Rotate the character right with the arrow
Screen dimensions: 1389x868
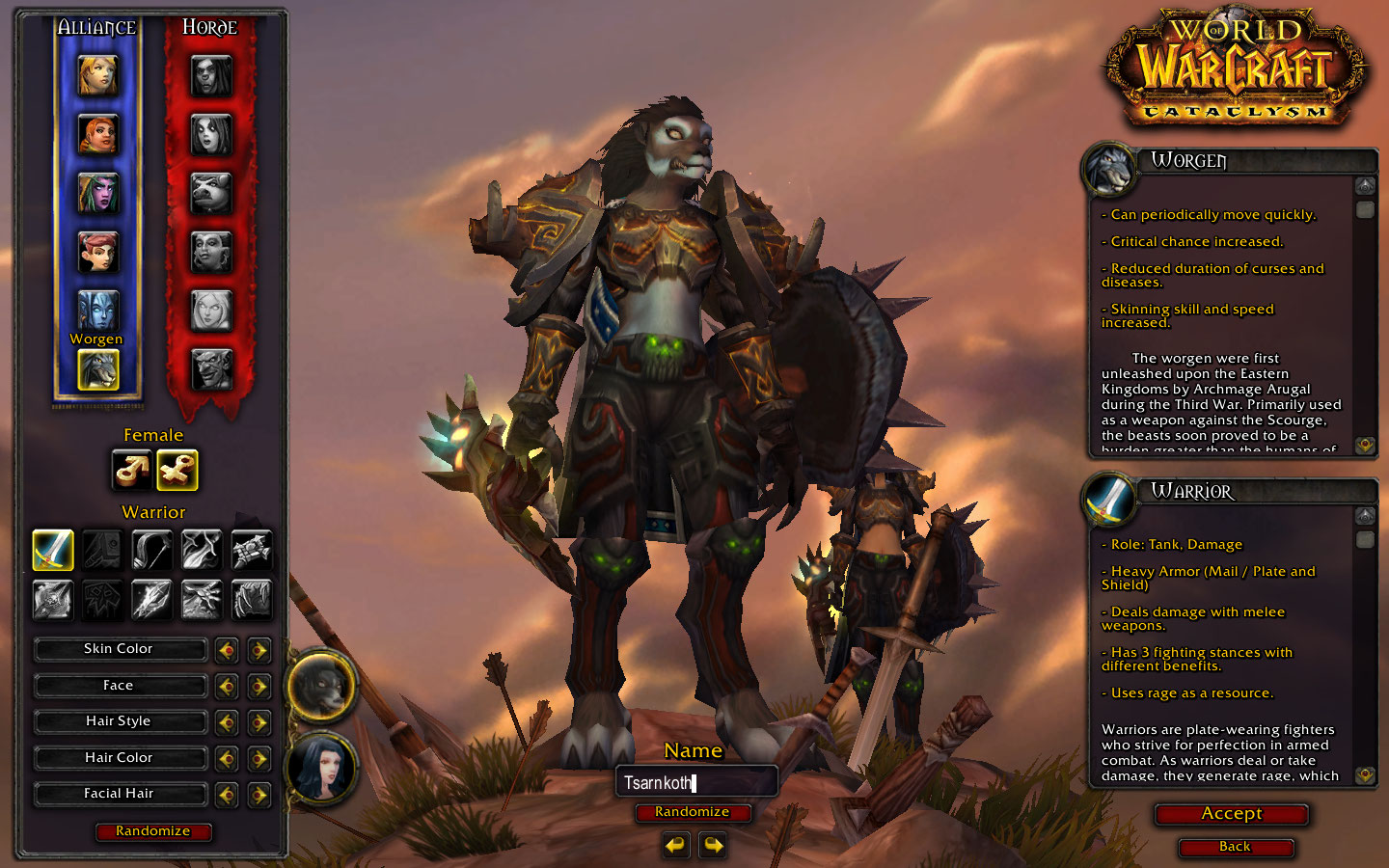tap(713, 846)
